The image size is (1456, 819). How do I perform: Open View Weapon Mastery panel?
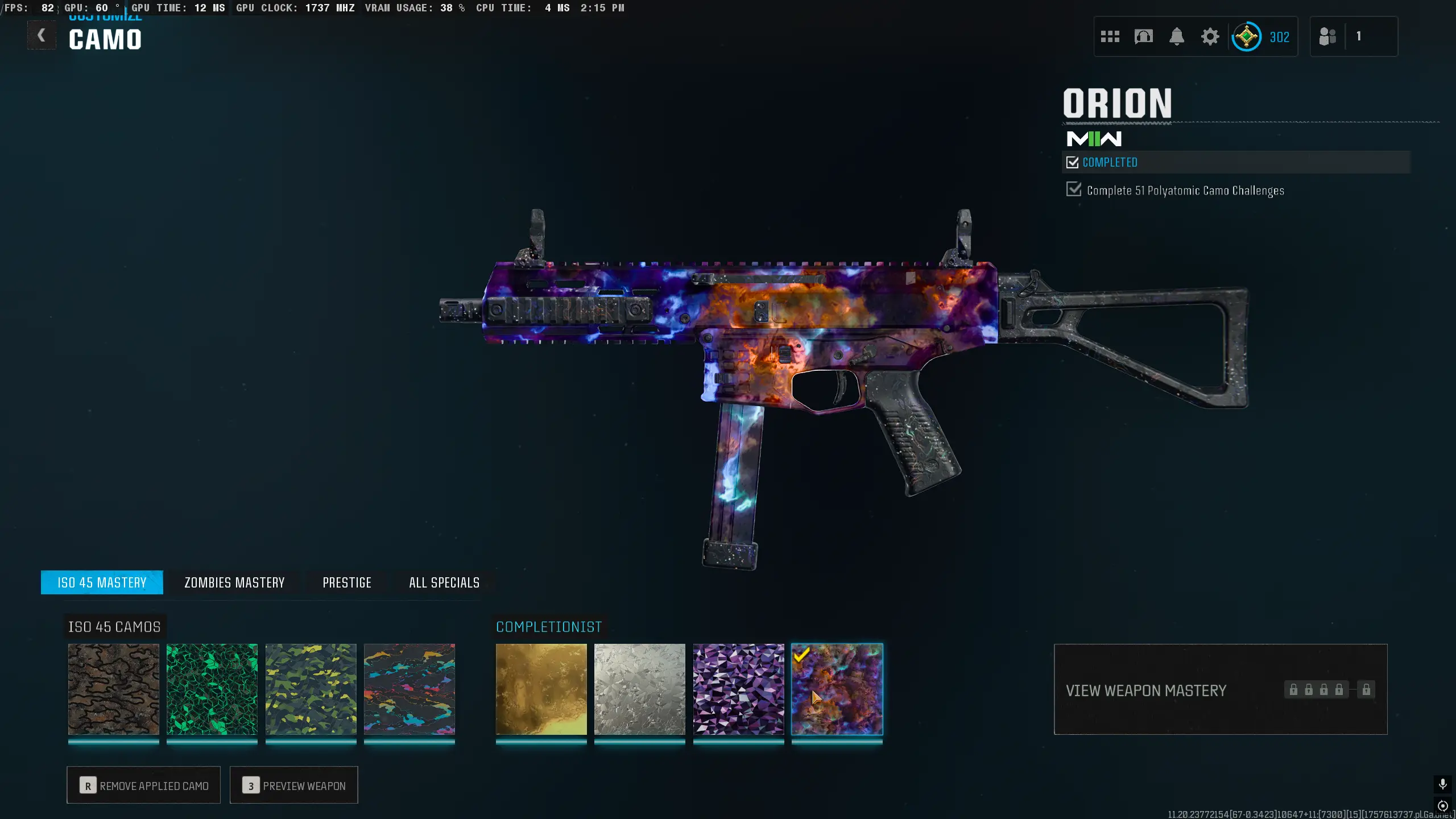[x=1220, y=689]
